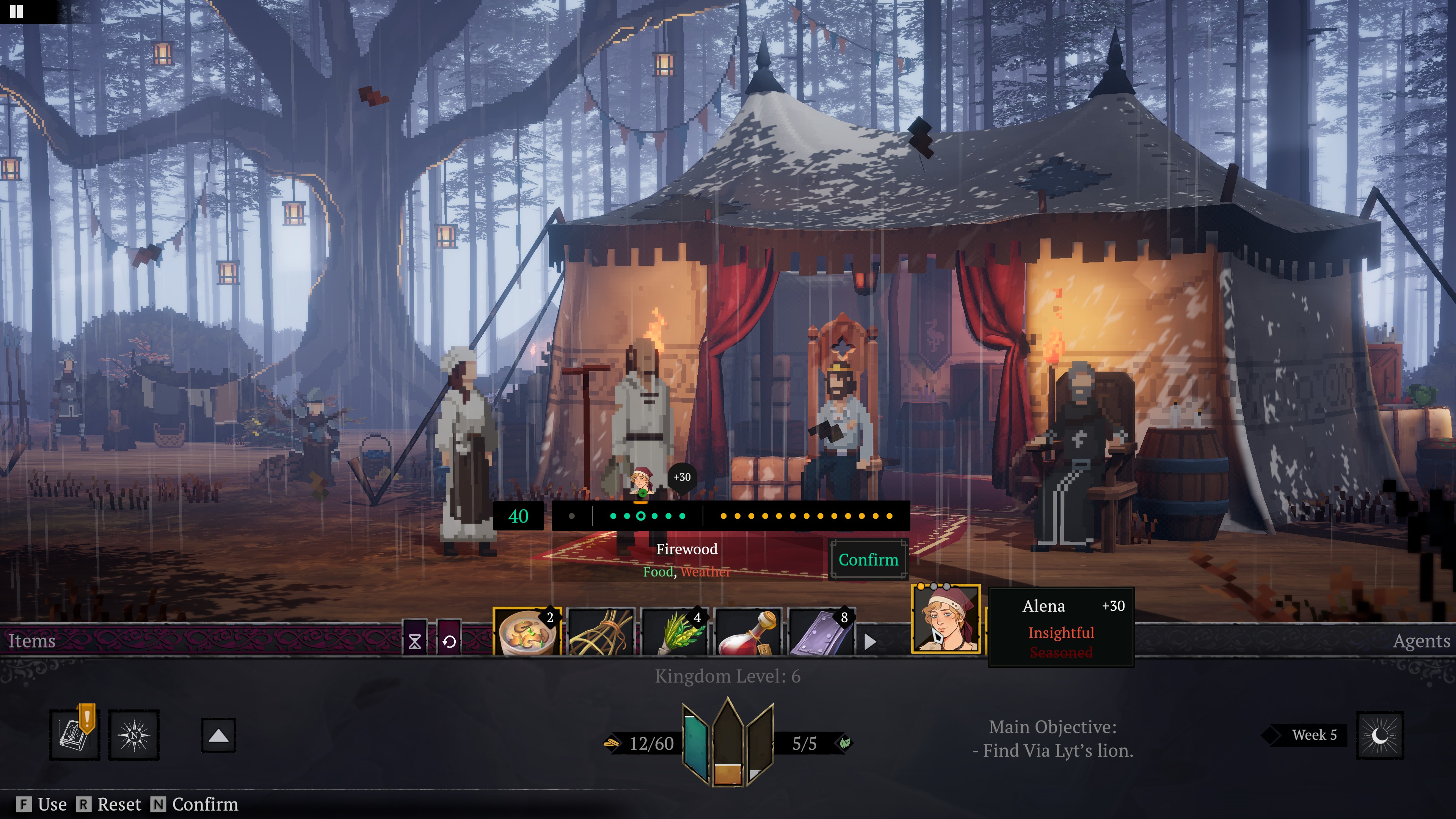
Task: Select the bundled twigs item slot
Action: (601, 632)
